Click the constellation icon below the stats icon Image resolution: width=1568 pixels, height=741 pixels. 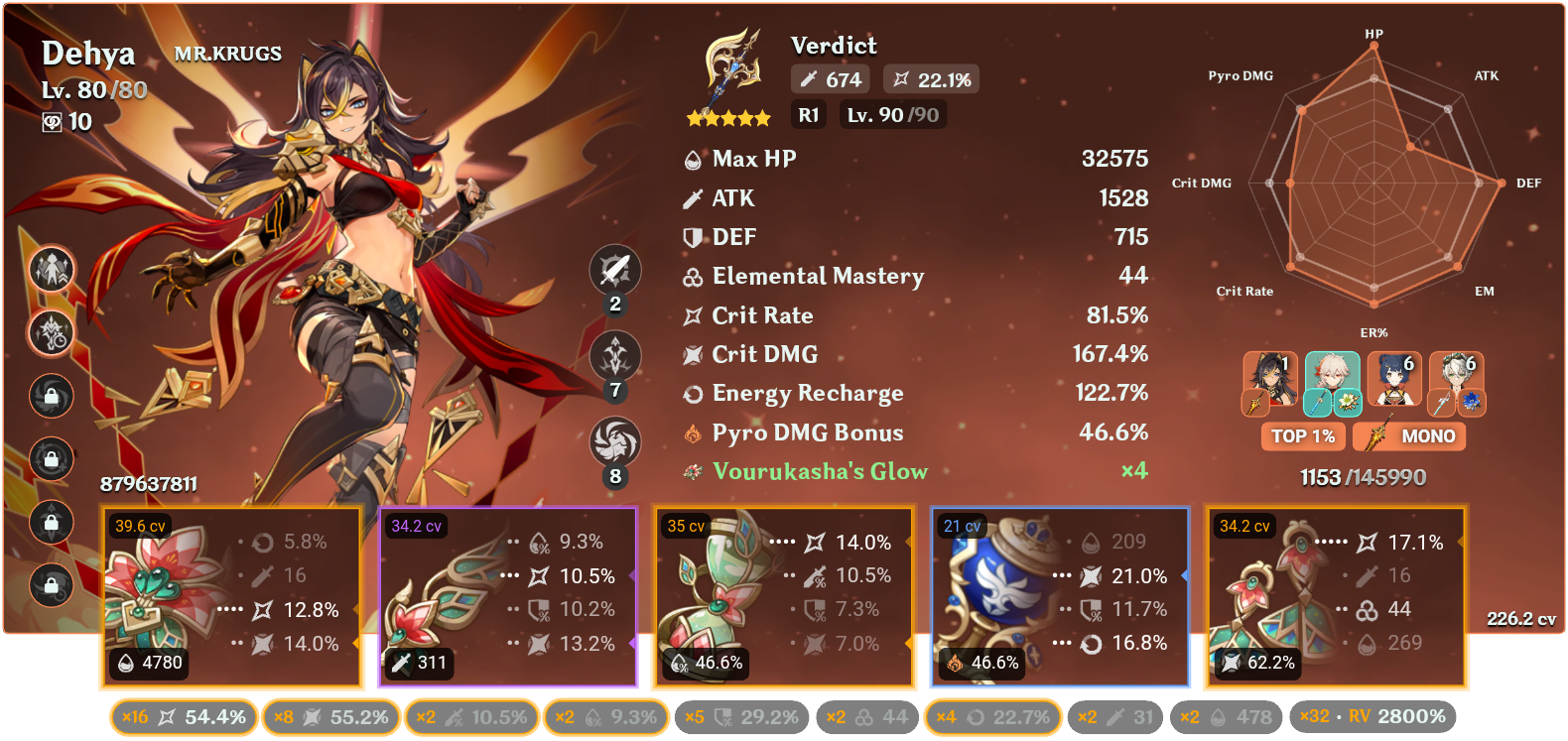(50, 334)
